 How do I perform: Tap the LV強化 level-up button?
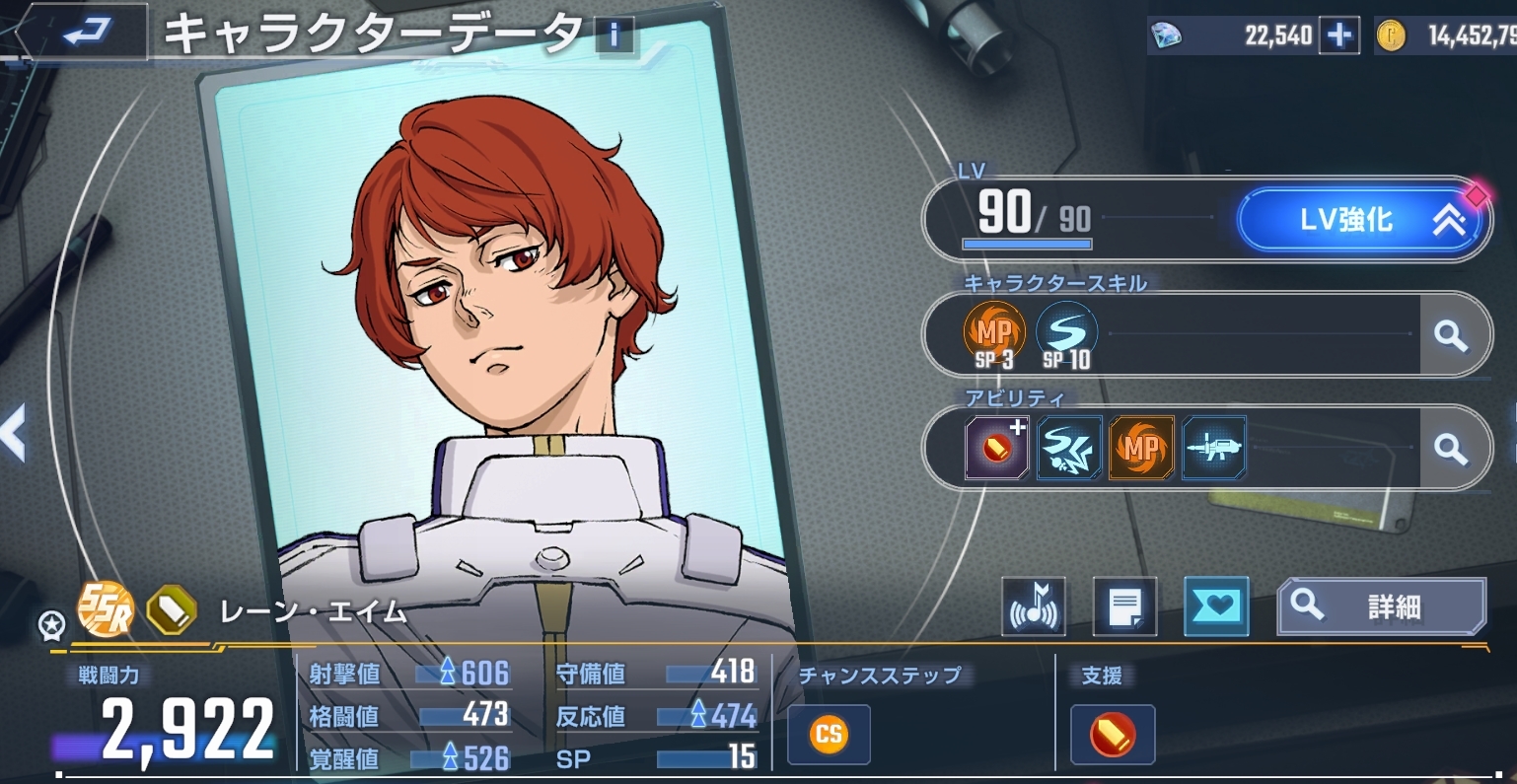click(1362, 220)
